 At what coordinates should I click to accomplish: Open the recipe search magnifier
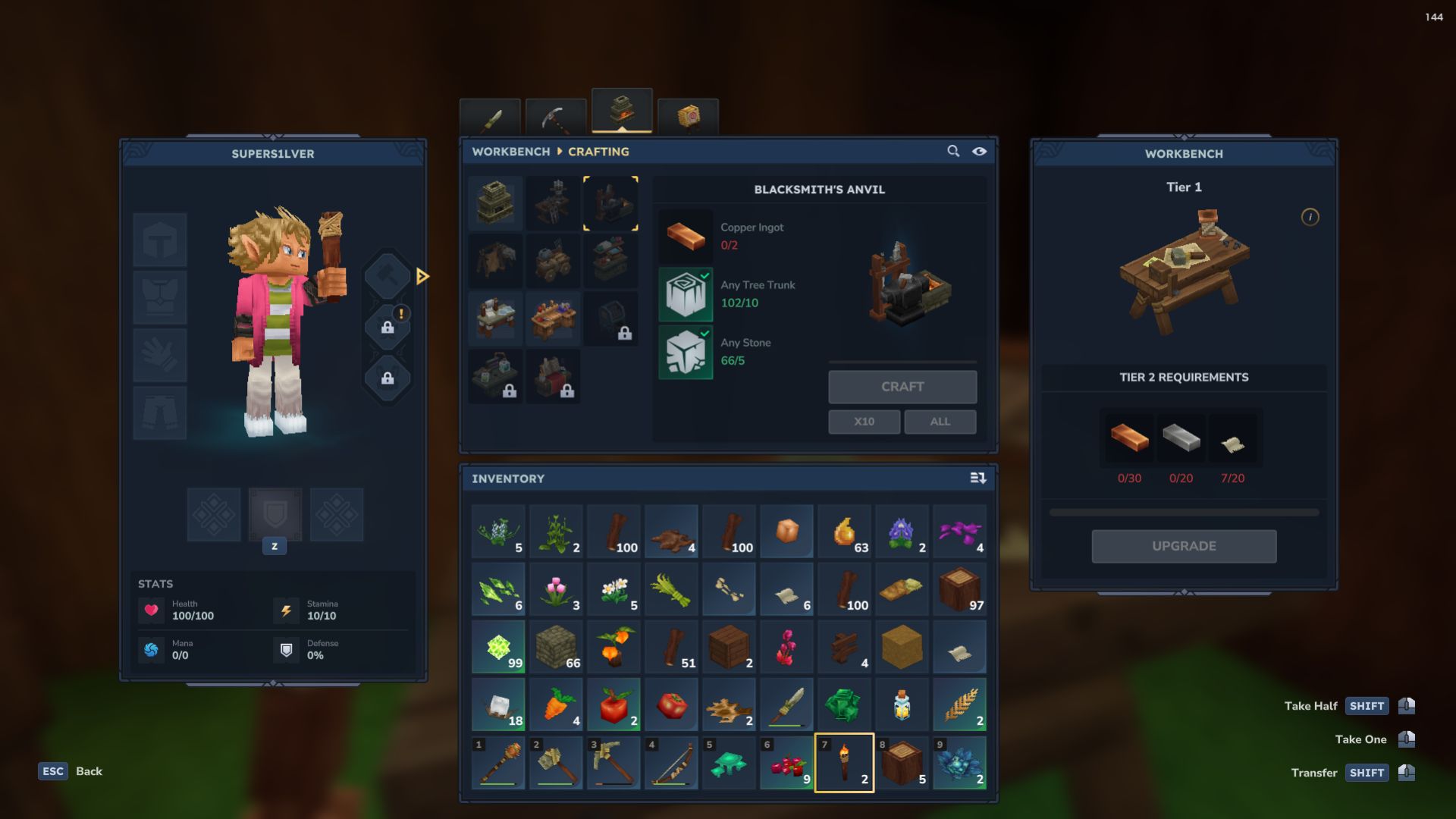pos(953,151)
